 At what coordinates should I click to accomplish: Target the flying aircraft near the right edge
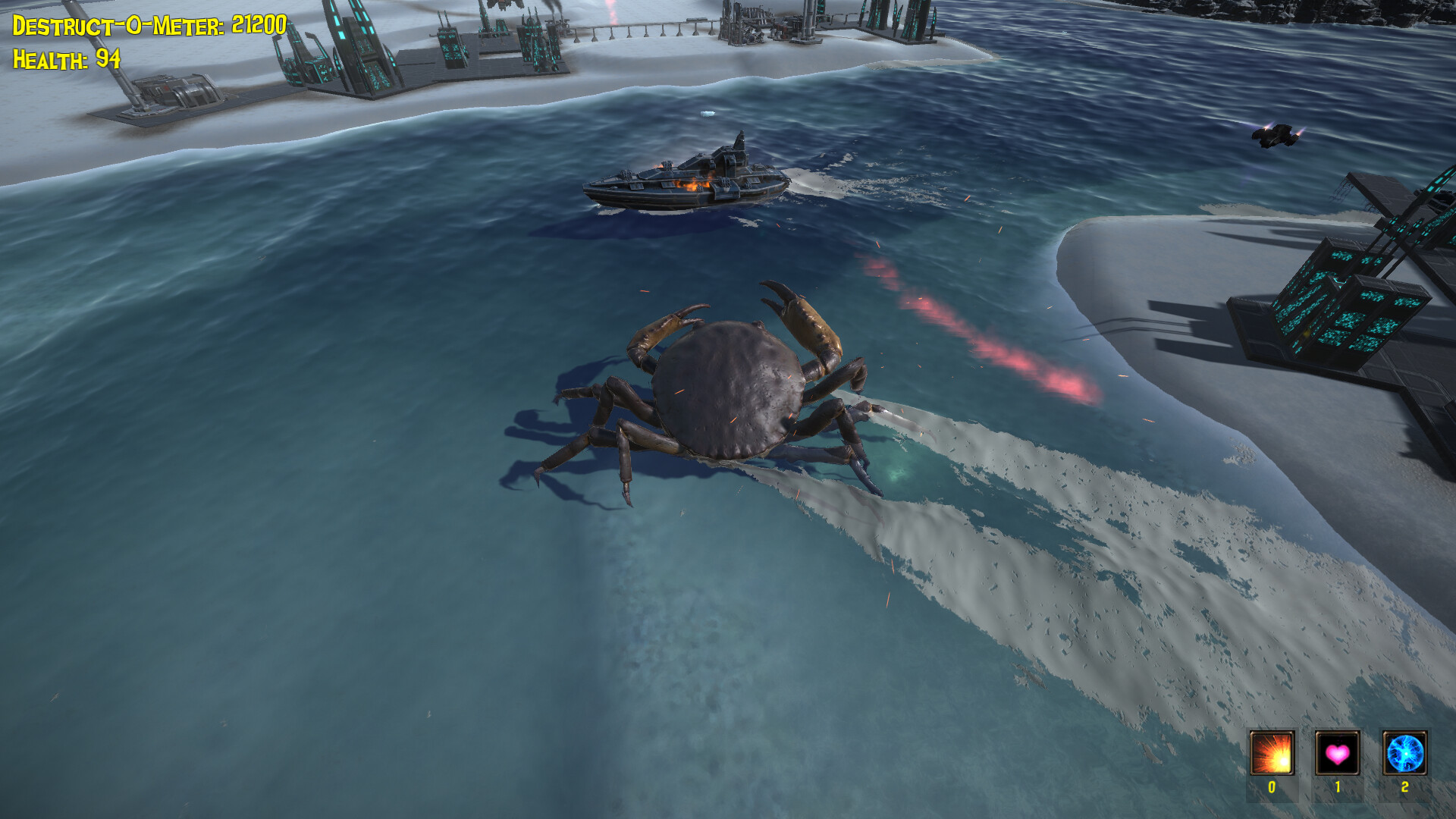pyautogui.click(x=1277, y=136)
